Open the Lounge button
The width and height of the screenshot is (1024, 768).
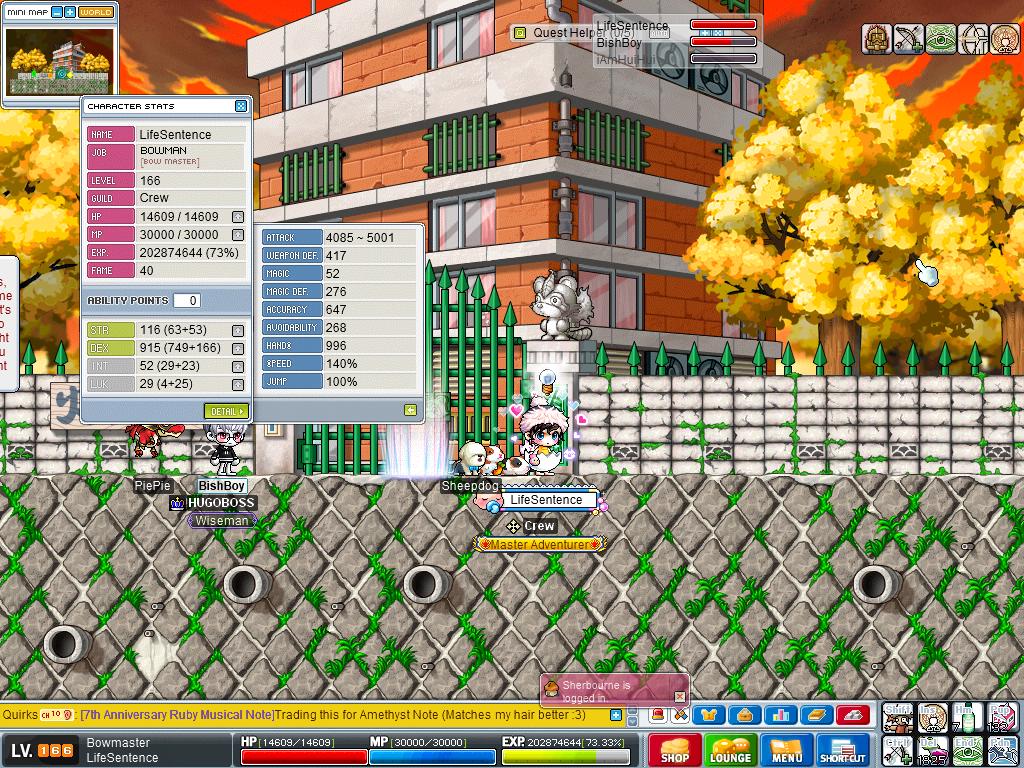click(730, 750)
